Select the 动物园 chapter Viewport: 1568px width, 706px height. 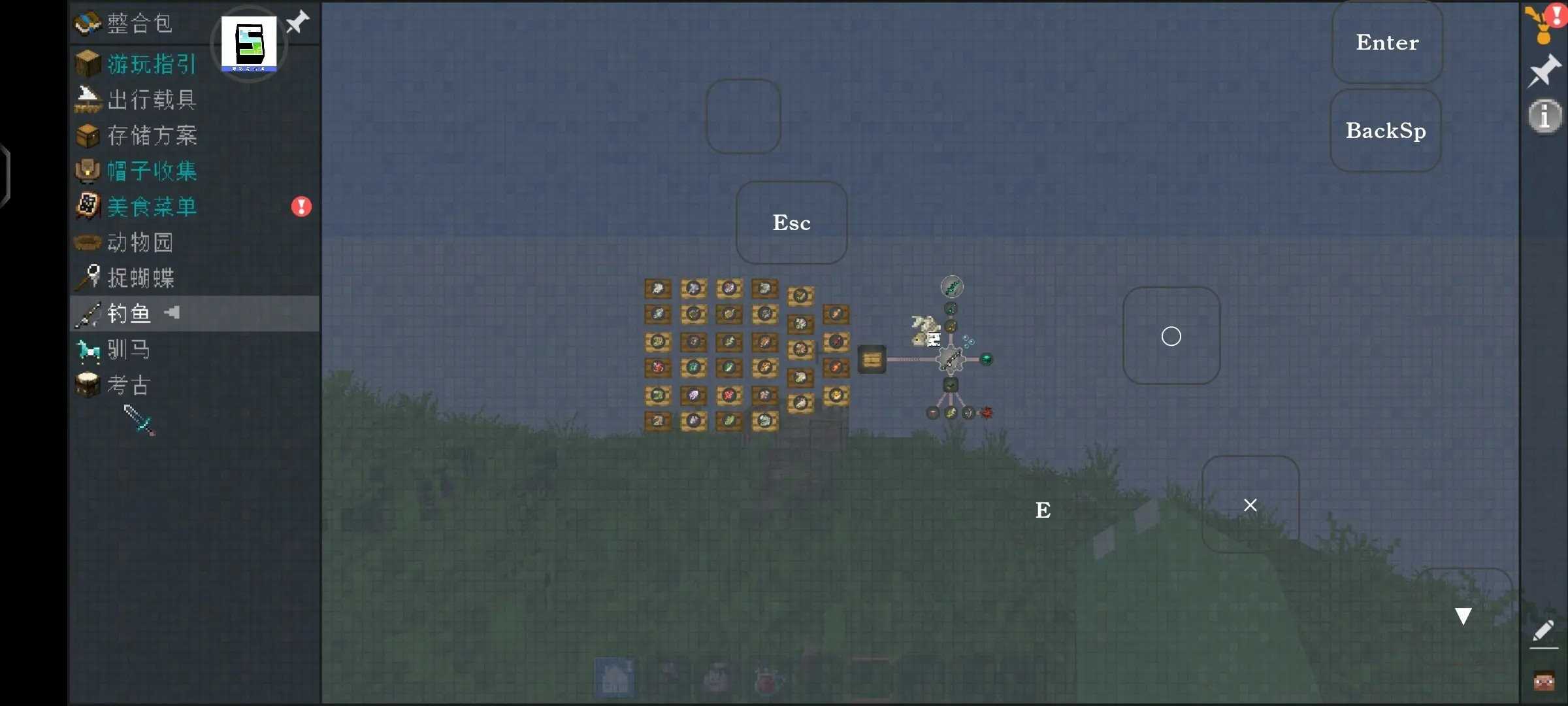coord(140,243)
